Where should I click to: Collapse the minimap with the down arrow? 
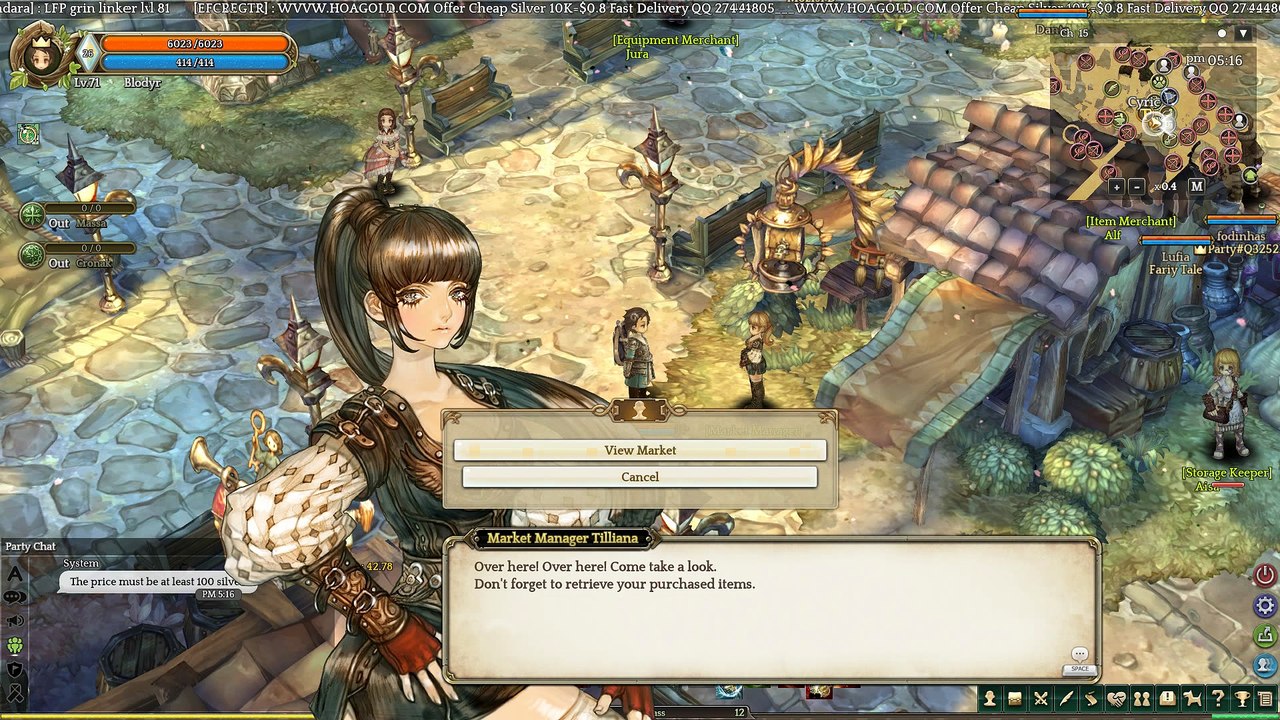(x=1243, y=33)
